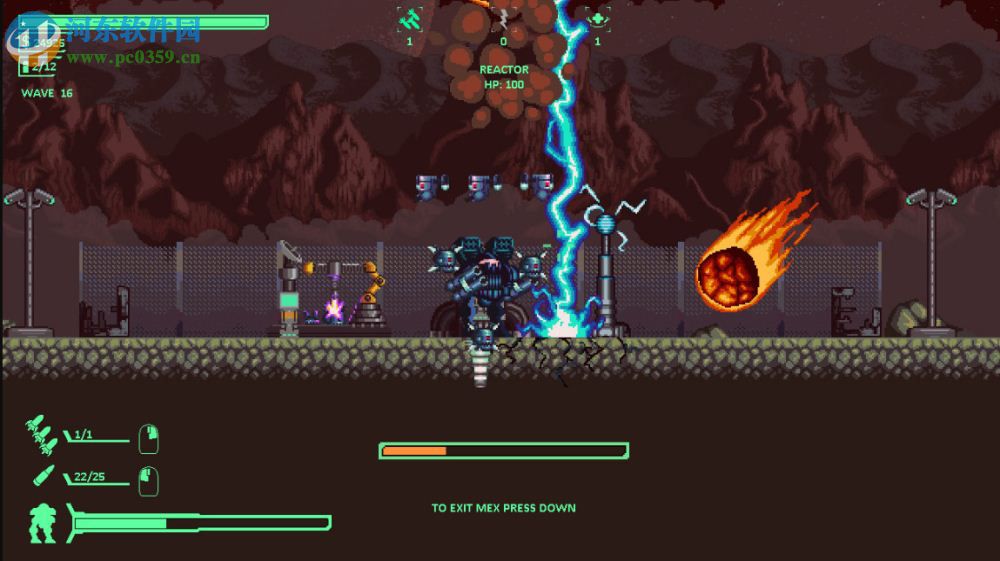Click the triple rockets weapon icon
This screenshot has width=1000, height=561.
point(42,434)
